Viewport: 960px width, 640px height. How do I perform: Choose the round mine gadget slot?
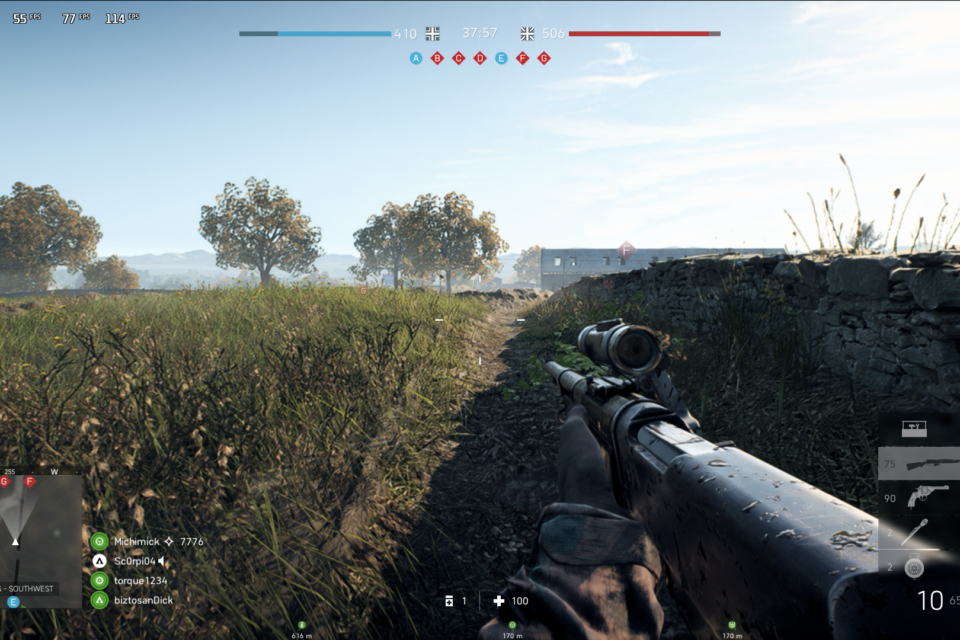[x=913, y=568]
